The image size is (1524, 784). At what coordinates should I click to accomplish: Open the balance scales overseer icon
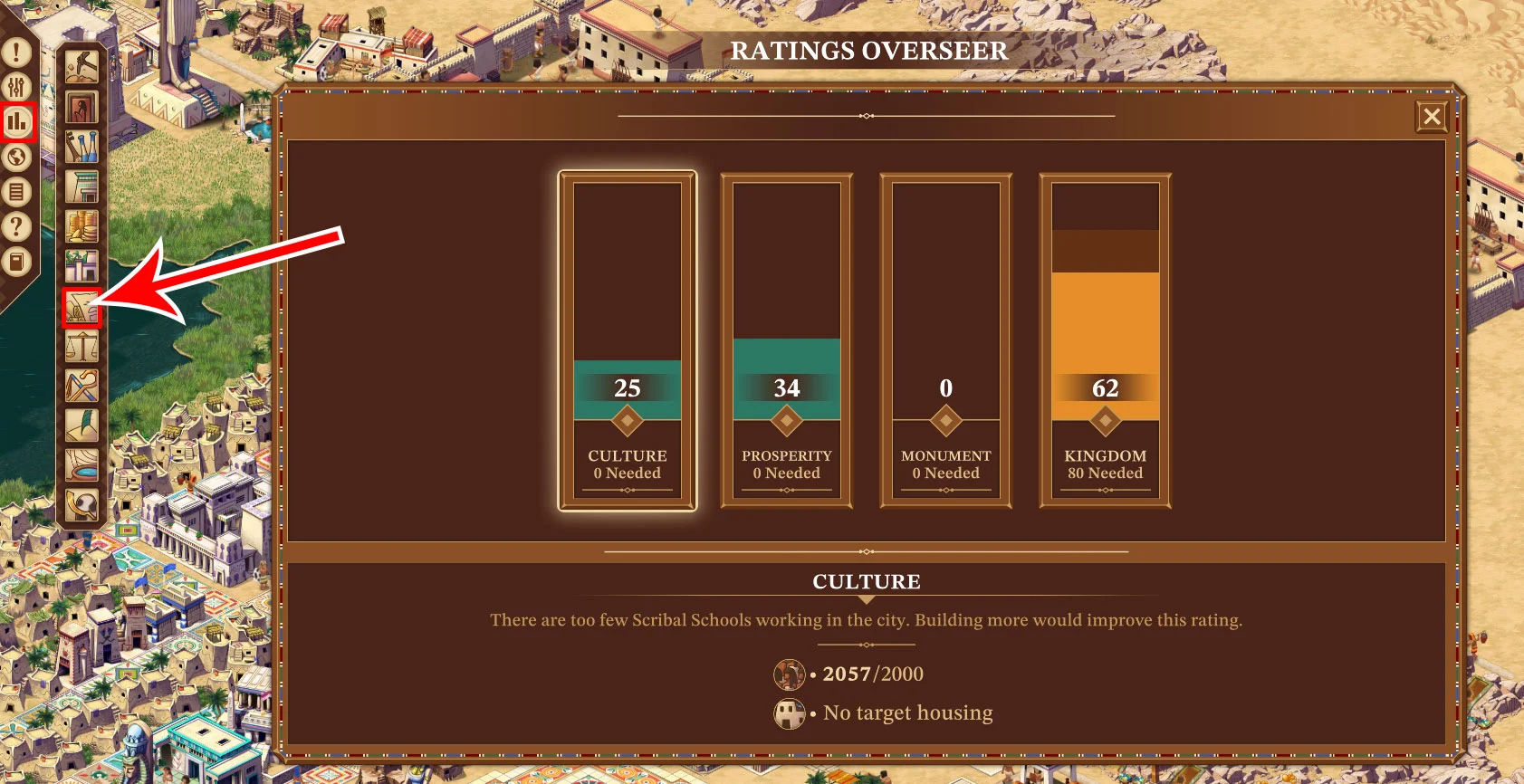click(81, 347)
